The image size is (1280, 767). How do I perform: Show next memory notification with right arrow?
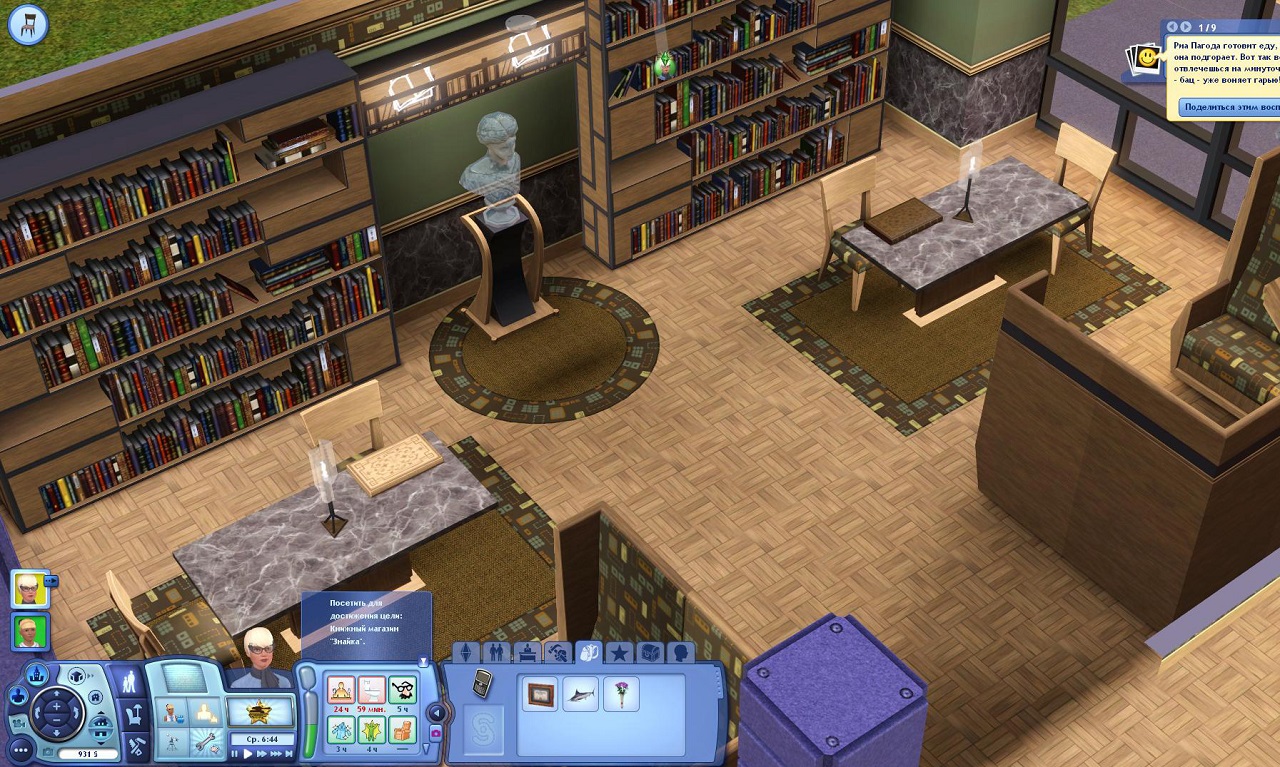tap(1186, 27)
